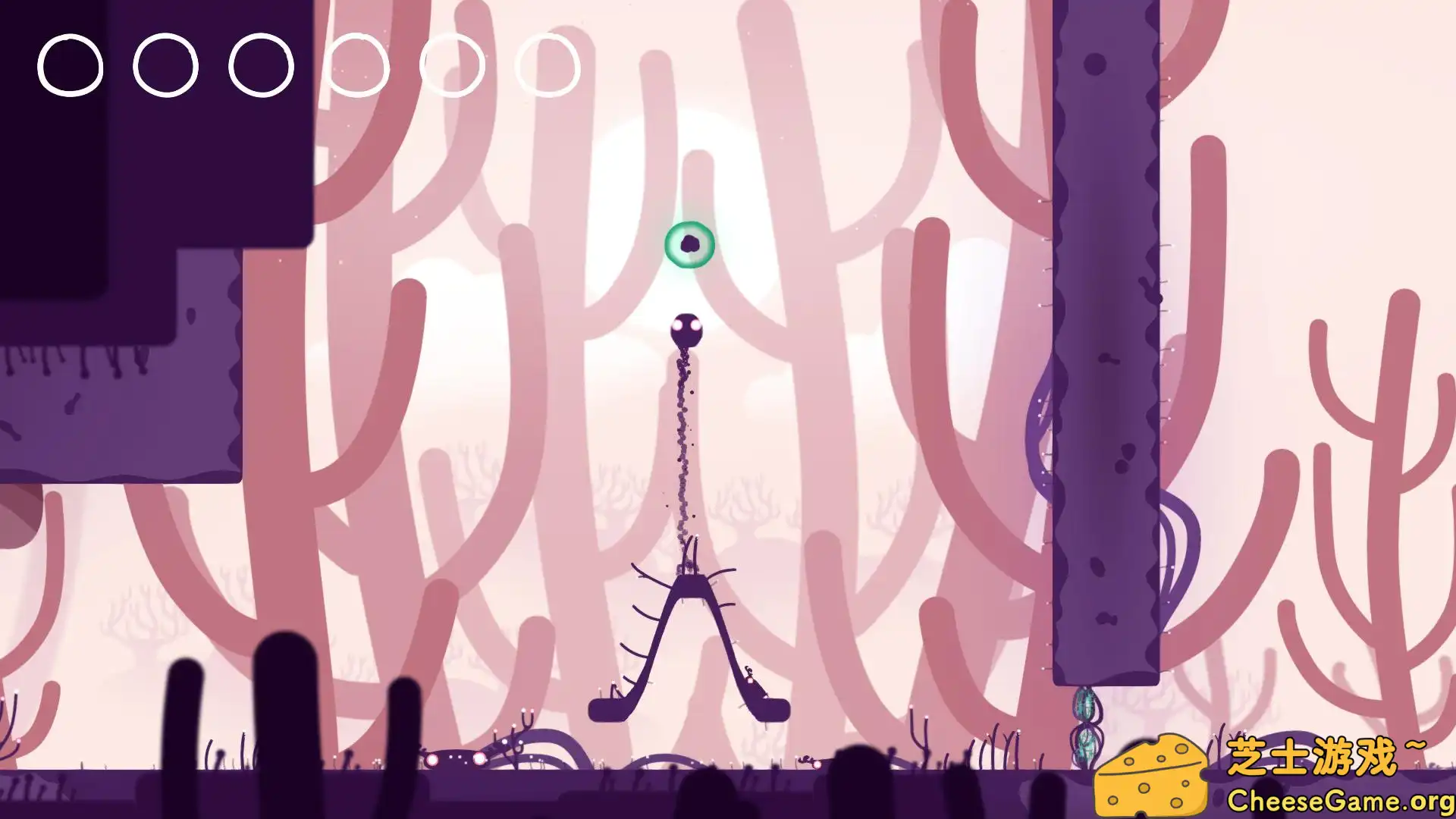Select the round player character with glowing eyes
This screenshot has height=819, width=1456.
[687, 331]
